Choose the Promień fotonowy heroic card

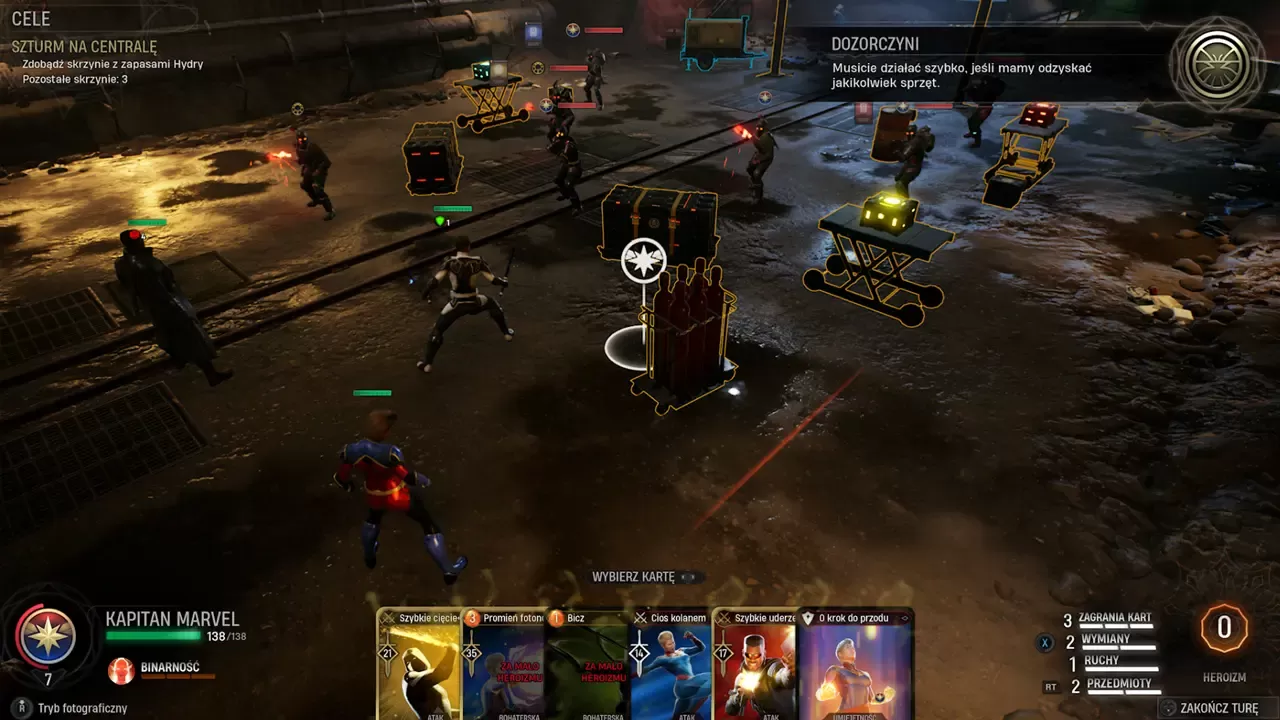504,665
